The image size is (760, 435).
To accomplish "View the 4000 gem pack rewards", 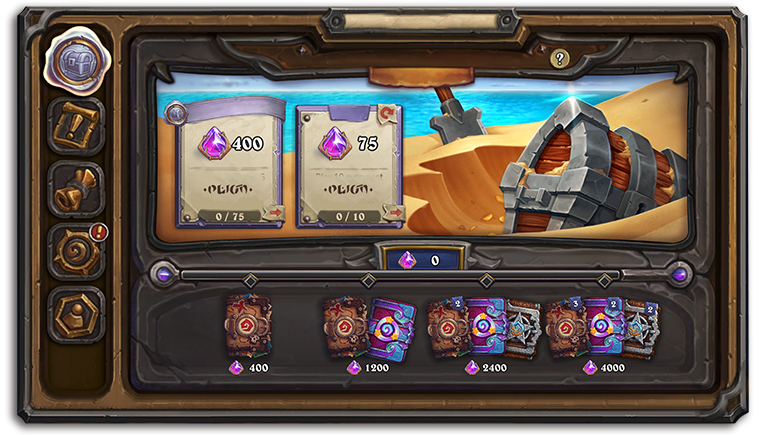I will click(x=602, y=325).
